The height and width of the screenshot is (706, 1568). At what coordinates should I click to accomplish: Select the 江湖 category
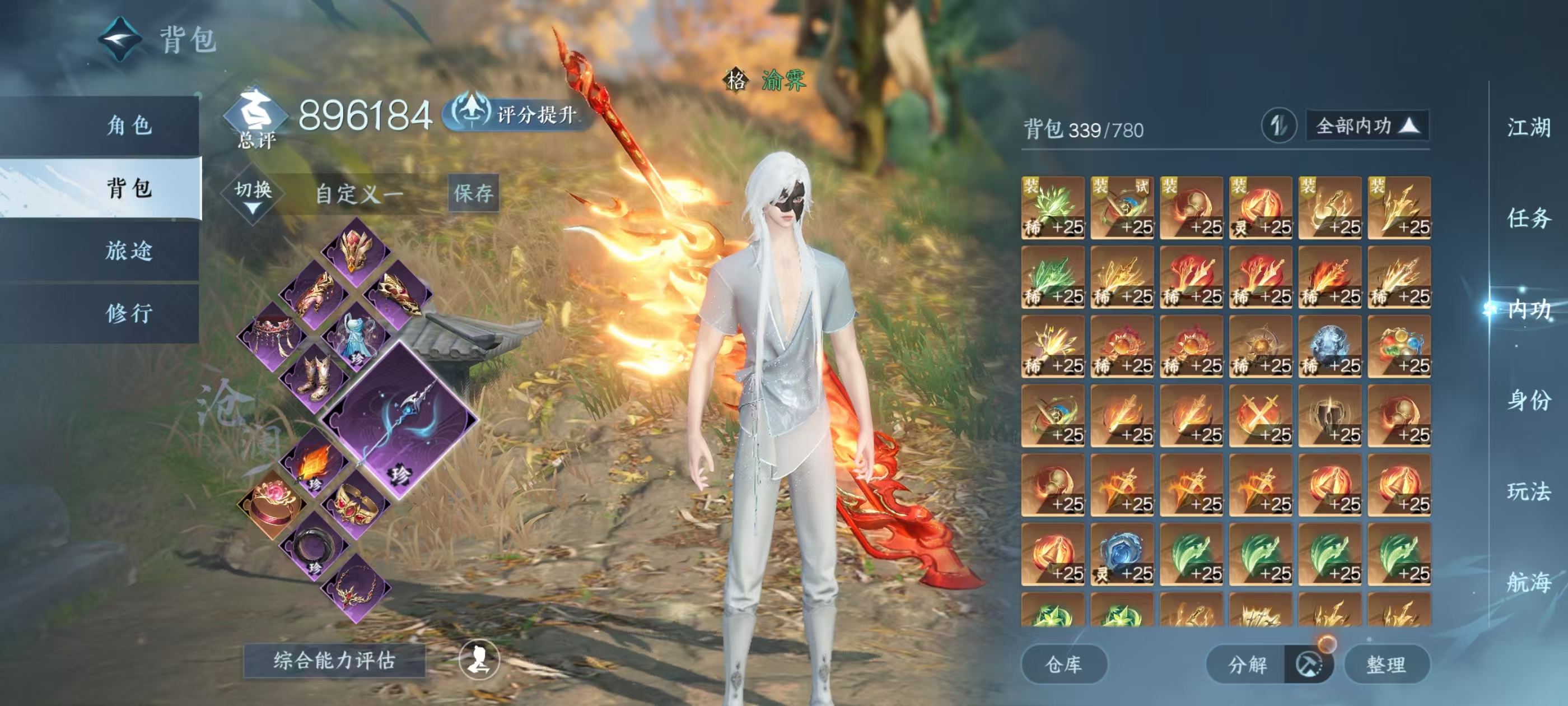[x=1528, y=128]
